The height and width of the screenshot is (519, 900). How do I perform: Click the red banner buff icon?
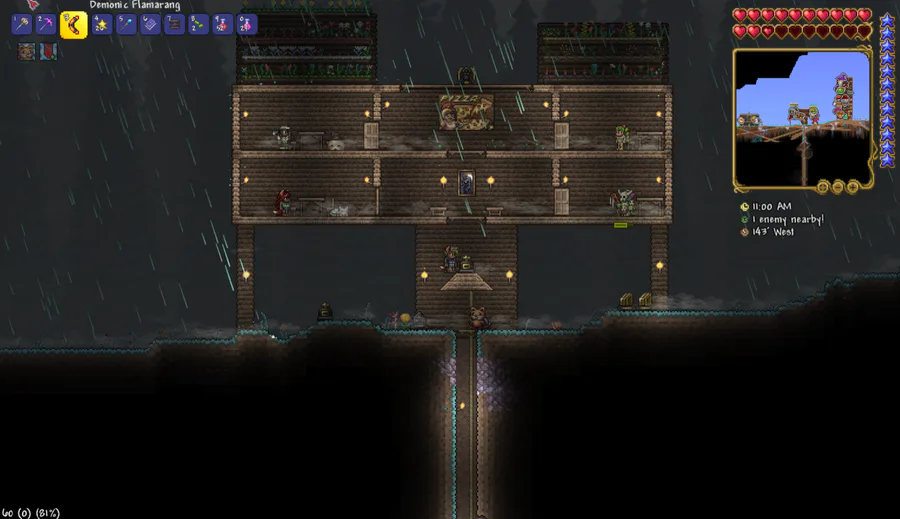(48, 51)
